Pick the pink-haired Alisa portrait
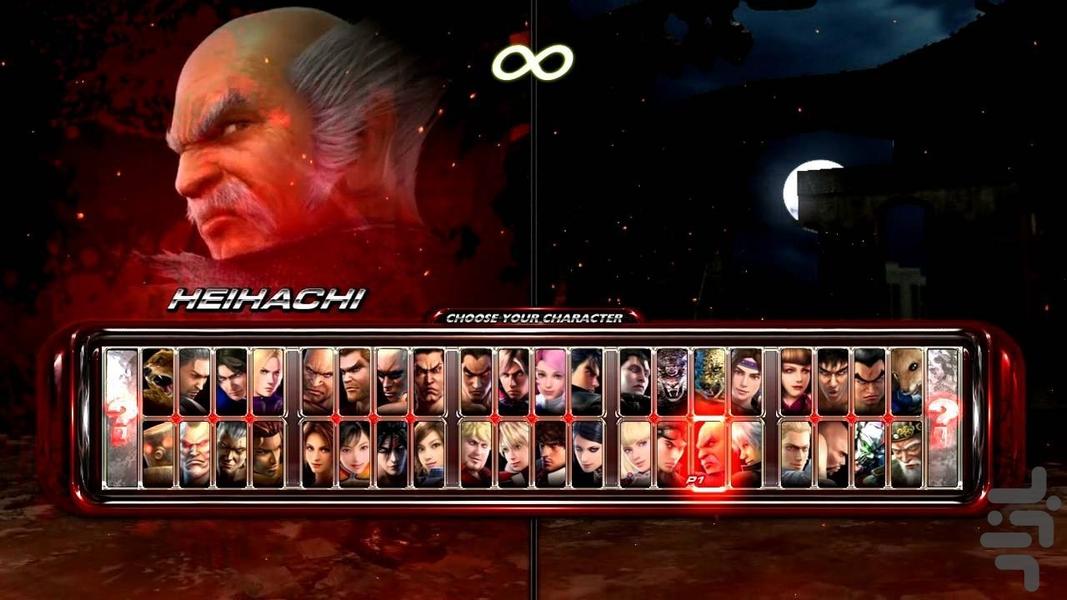 [x=549, y=381]
